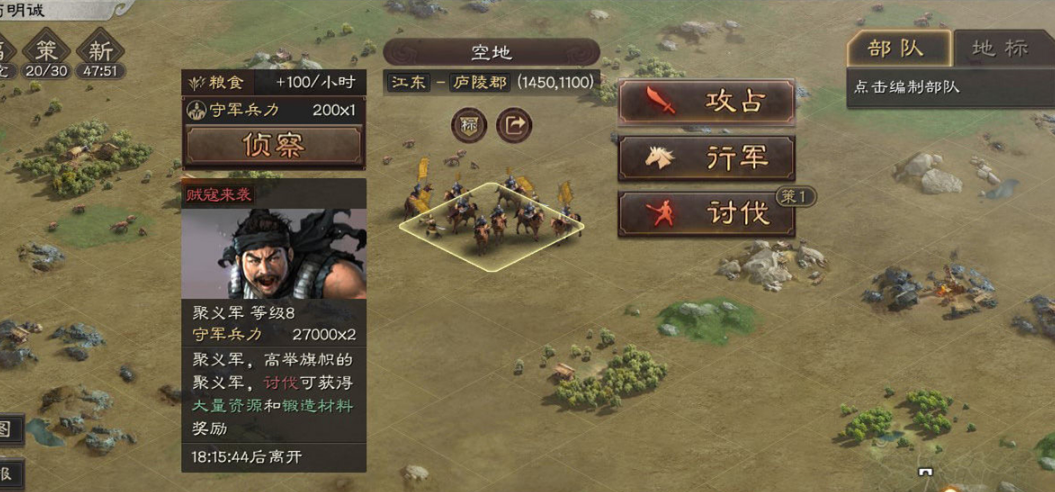Click the 江东 region label
Screen dimensions: 1055x492
pos(408,82)
